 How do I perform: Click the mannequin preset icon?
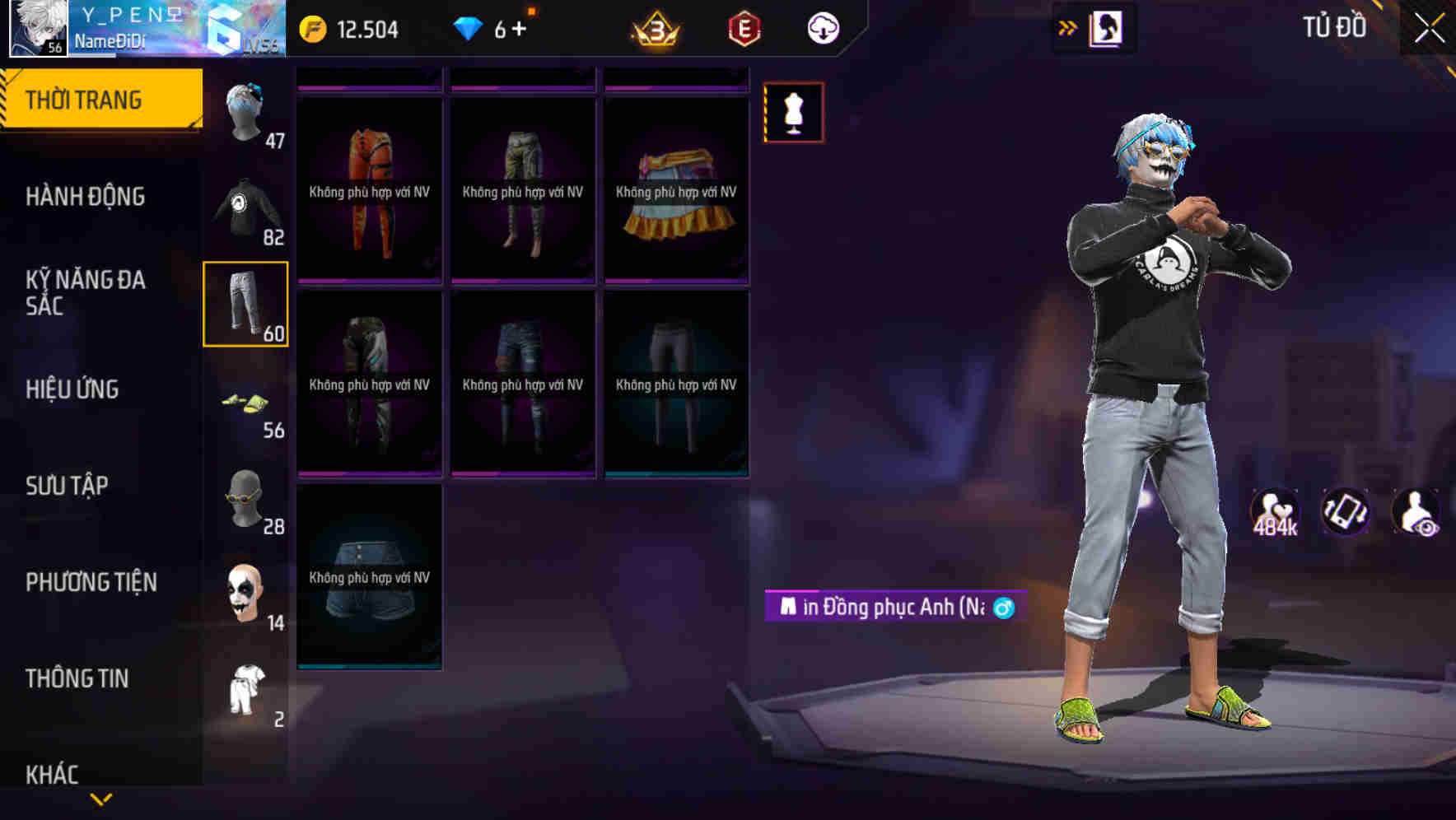[x=793, y=113]
